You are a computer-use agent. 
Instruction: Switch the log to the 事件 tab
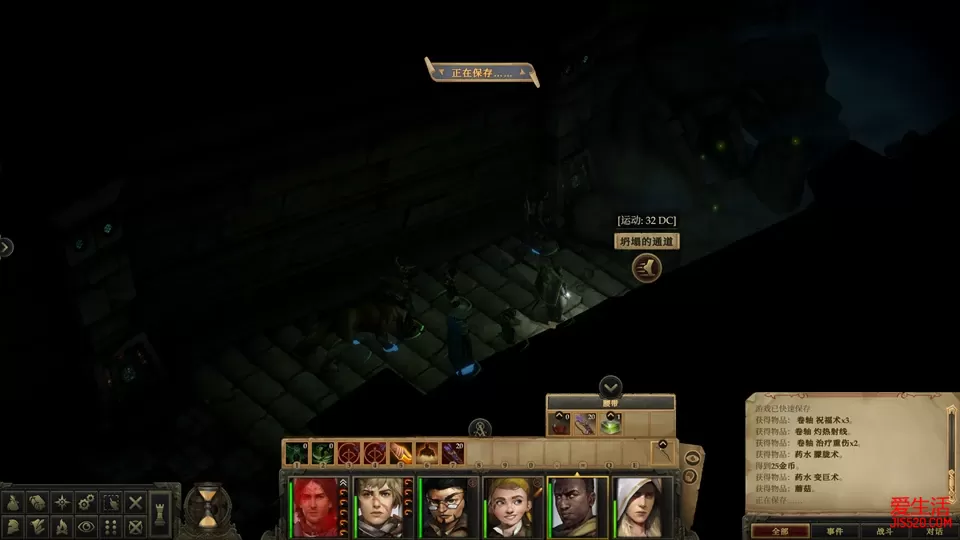click(833, 531)
